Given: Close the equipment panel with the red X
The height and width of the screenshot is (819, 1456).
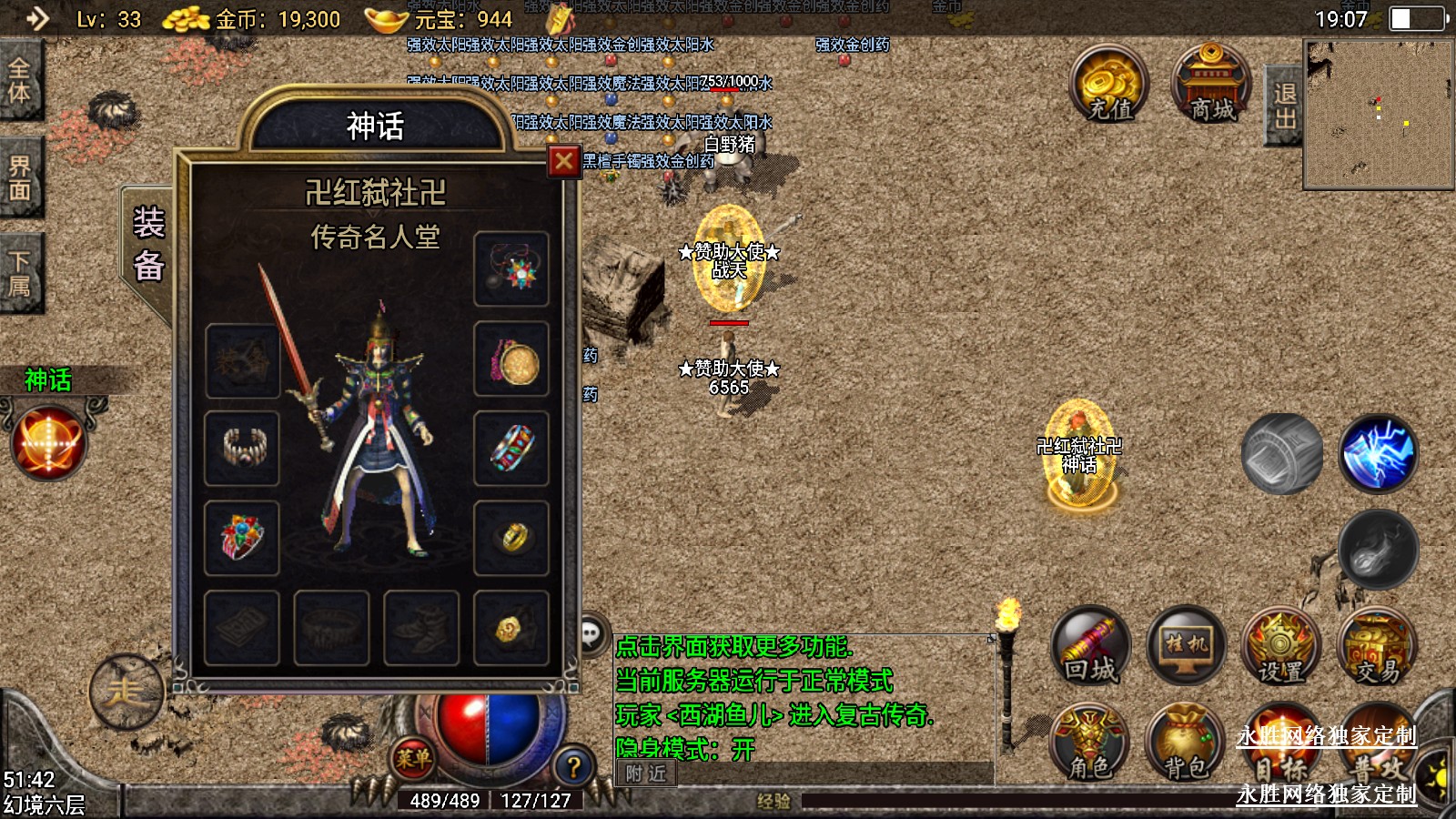Looking at the screenshot, I should coord(563,162).
